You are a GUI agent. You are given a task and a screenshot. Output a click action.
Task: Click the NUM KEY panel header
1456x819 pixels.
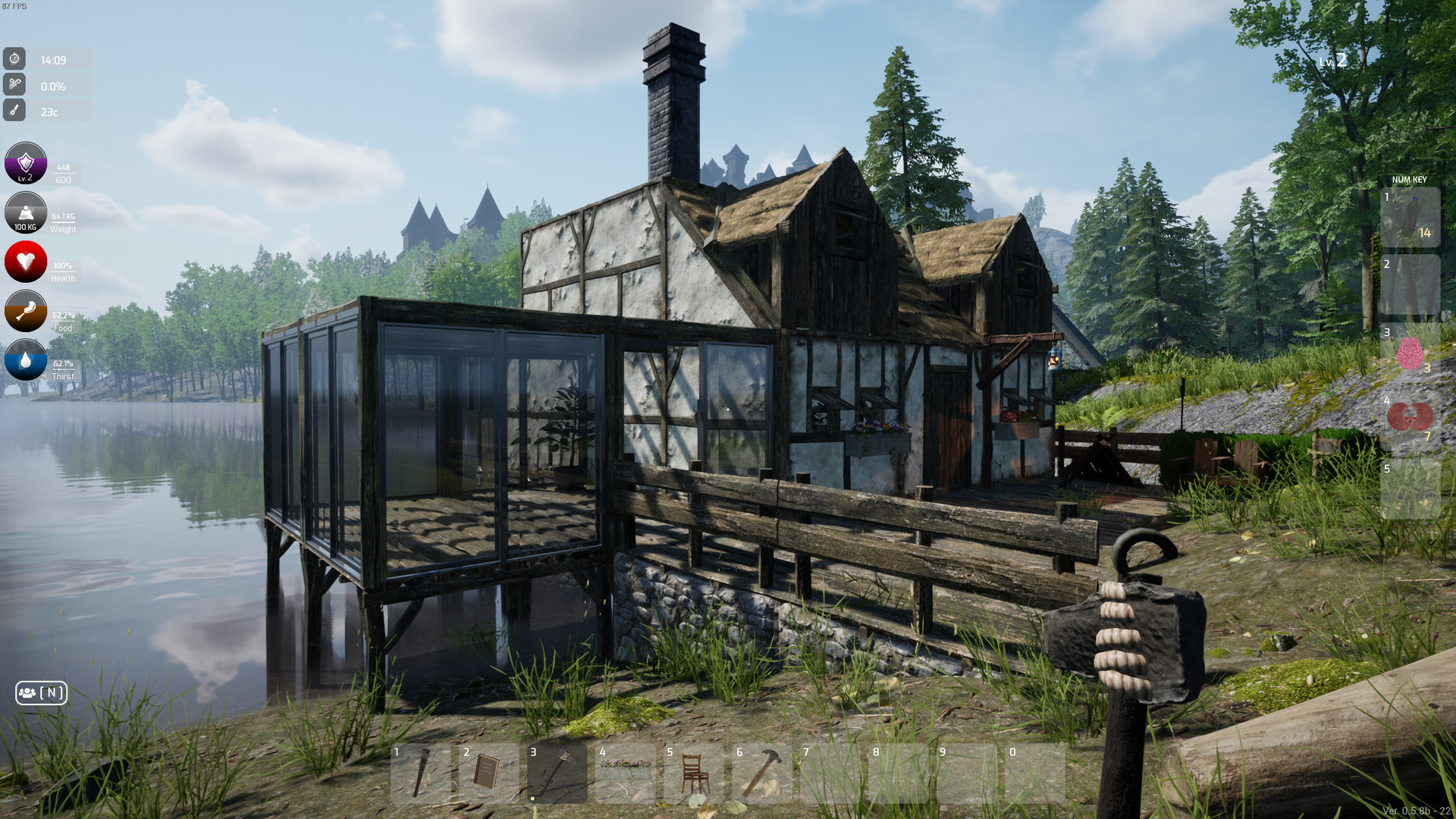coord(1409,180)
